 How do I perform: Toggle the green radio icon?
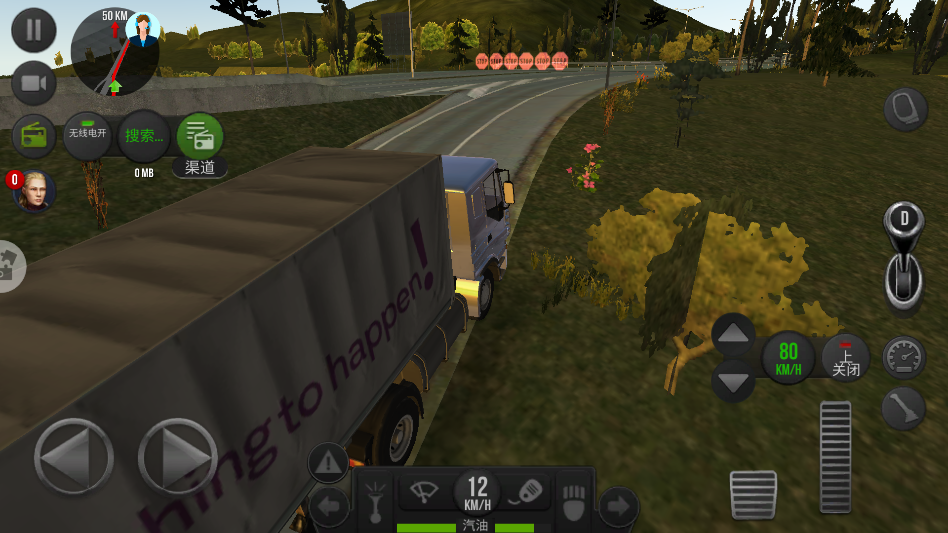[36, 136]
